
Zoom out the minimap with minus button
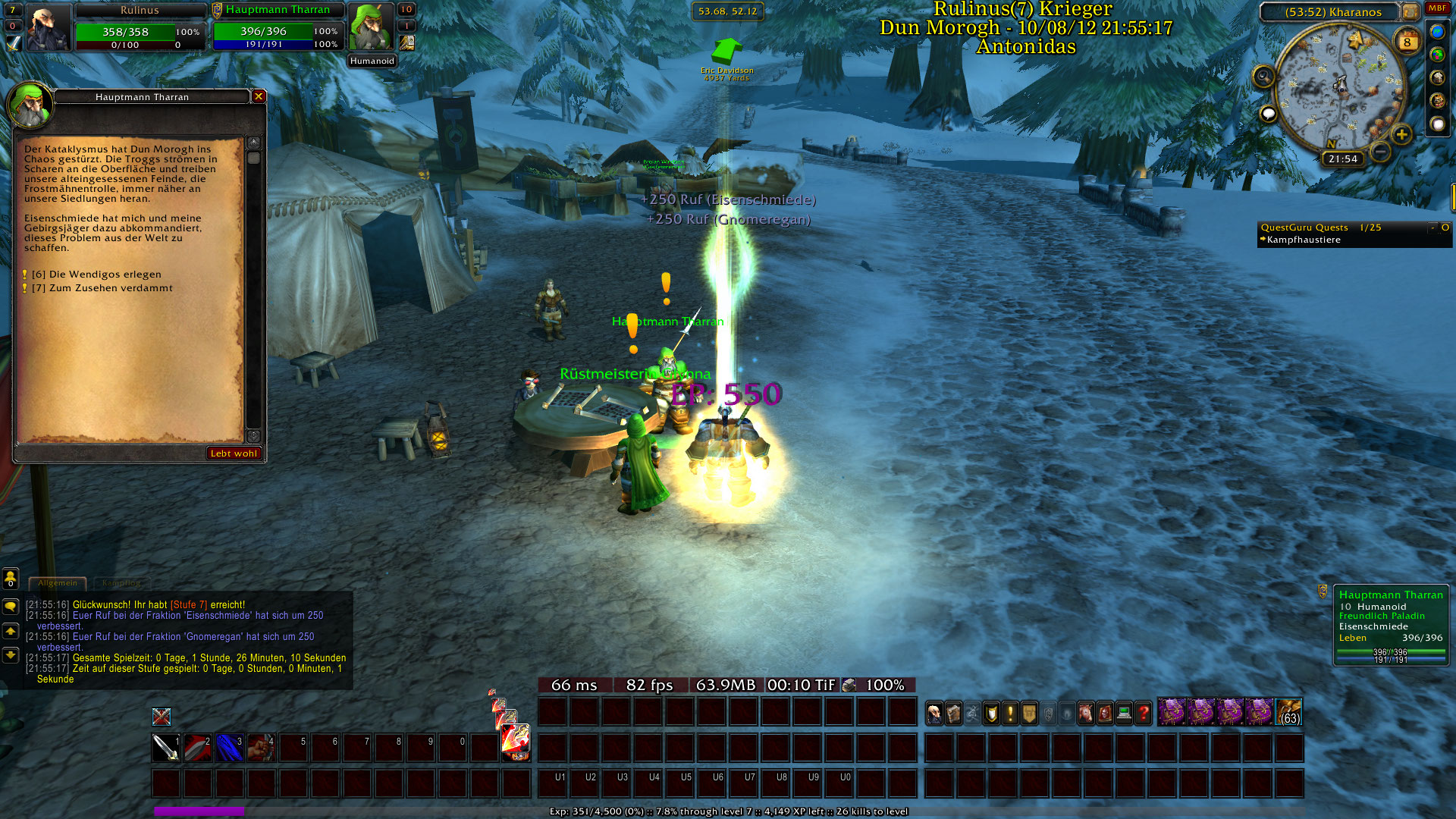coord(1381,152)
